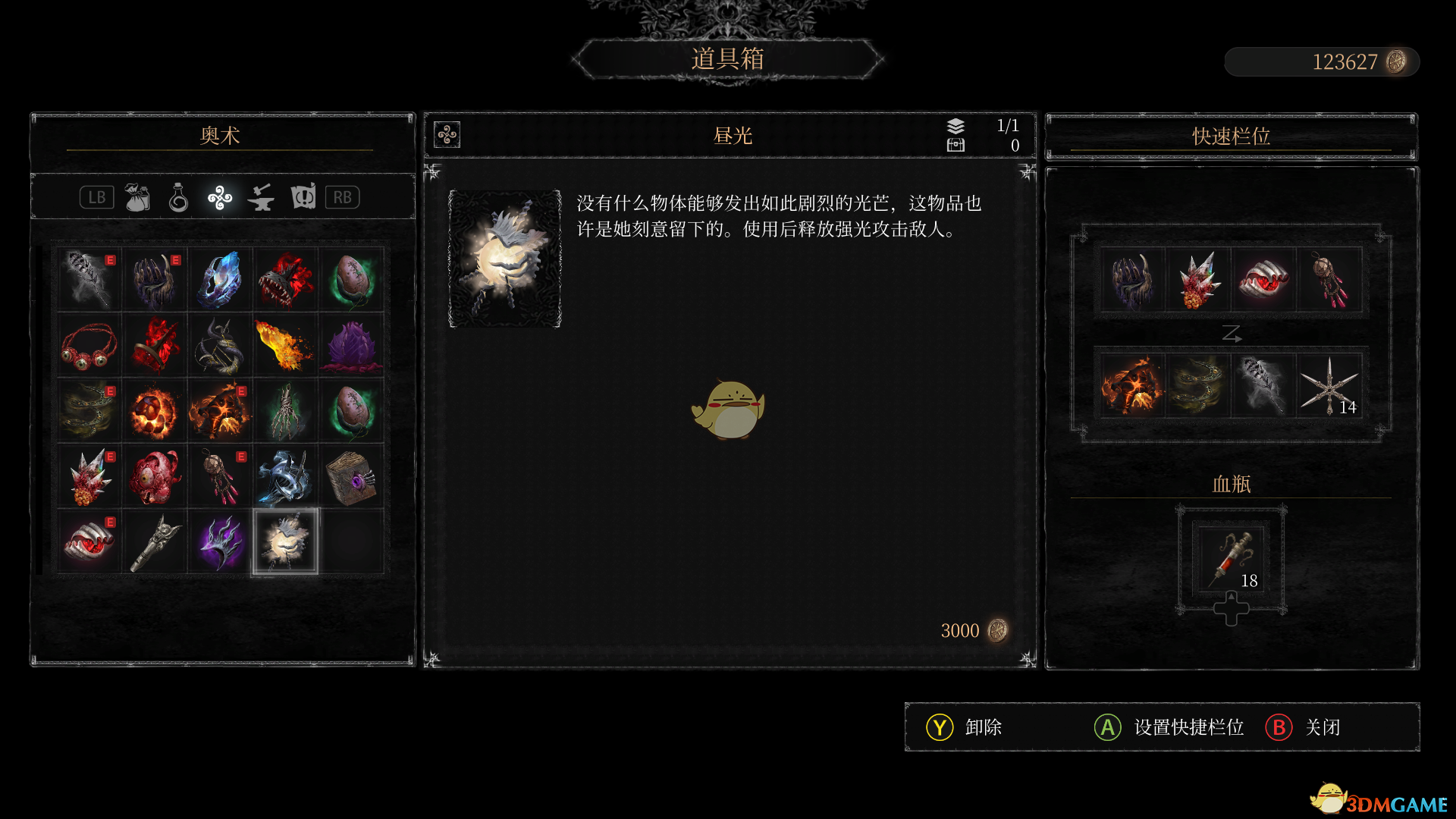Choose the red toothed maw item
Screen dimensions: 1456x819
tap(285, 280)
